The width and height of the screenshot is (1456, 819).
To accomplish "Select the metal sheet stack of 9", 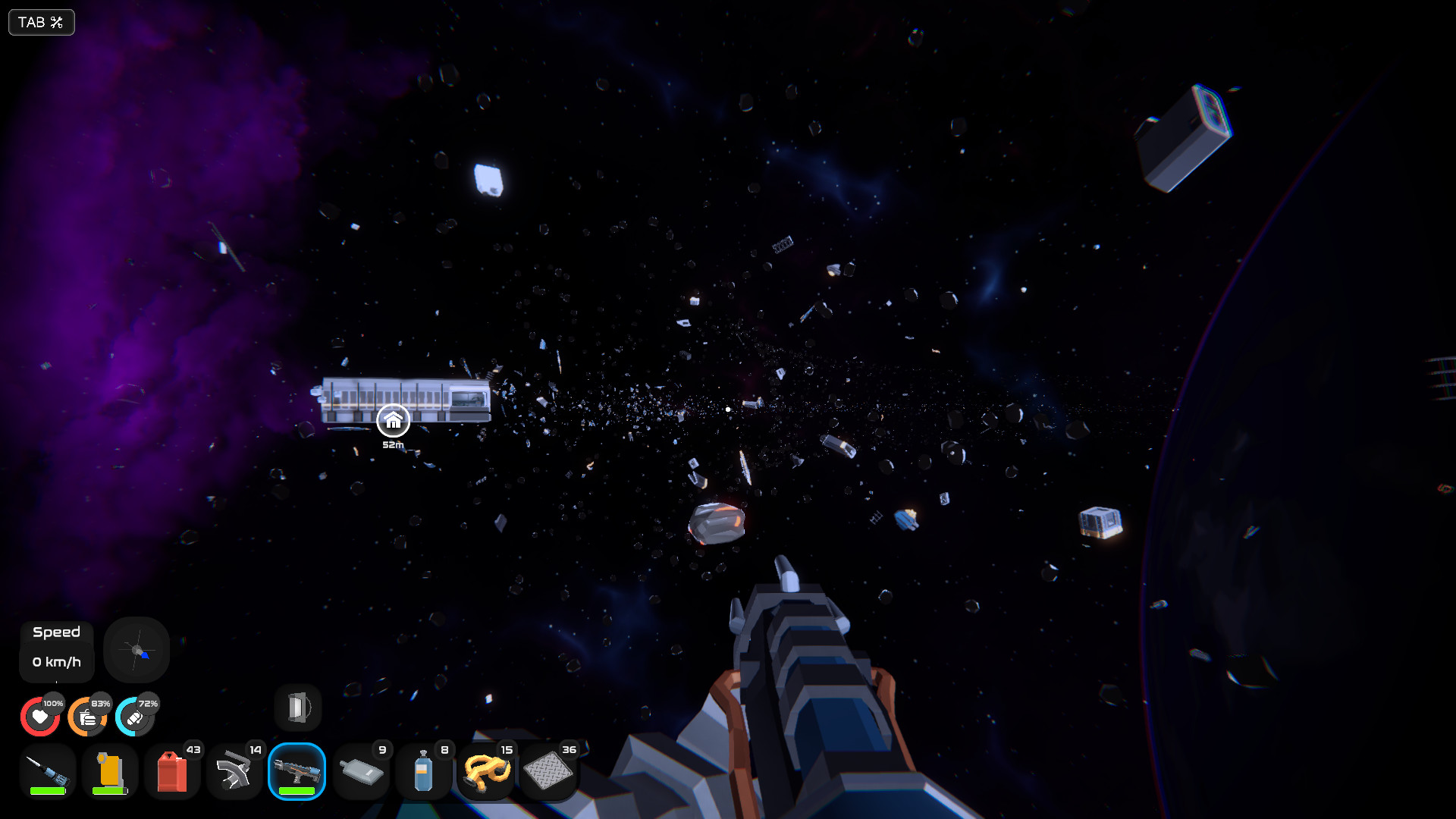I will [x=362, y=770].
